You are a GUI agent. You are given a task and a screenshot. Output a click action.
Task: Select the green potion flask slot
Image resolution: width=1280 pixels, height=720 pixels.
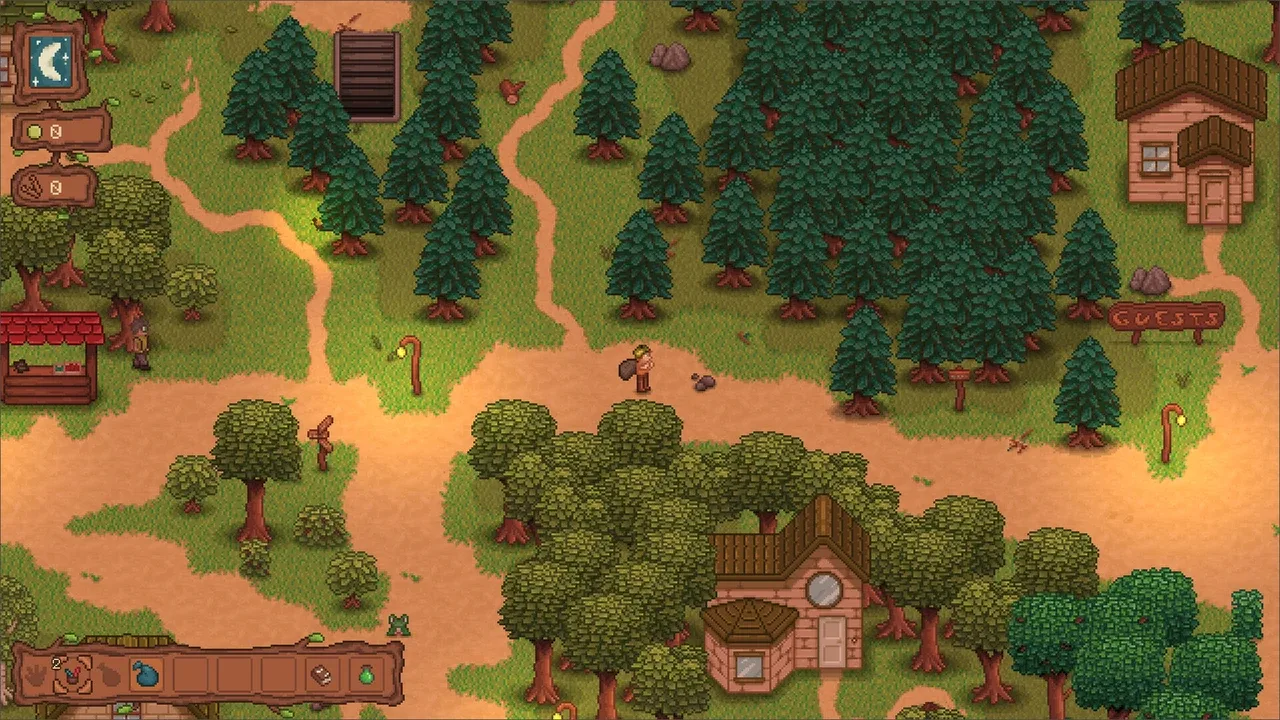[x=366, y=675]
